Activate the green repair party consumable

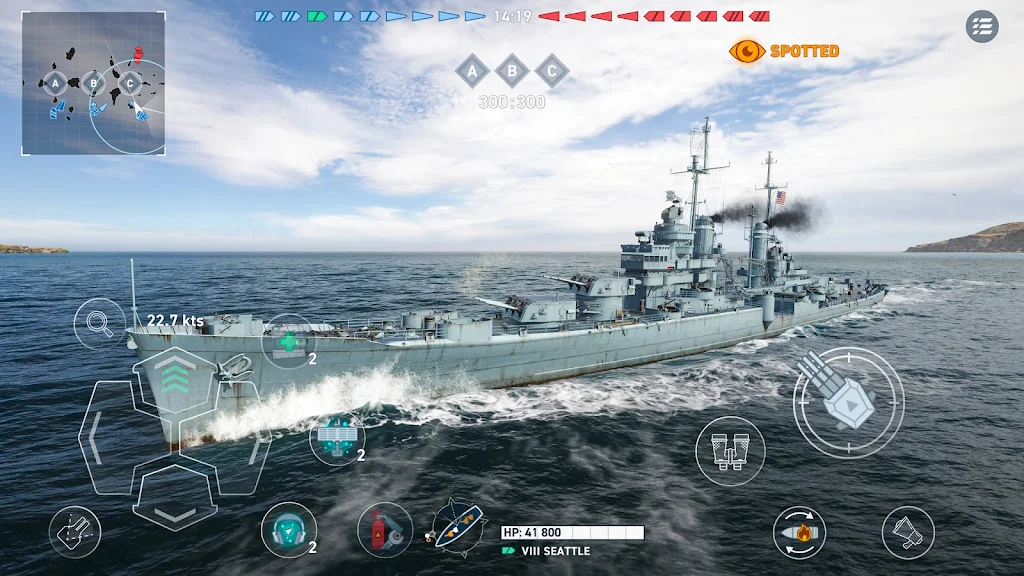pos(288,341)
